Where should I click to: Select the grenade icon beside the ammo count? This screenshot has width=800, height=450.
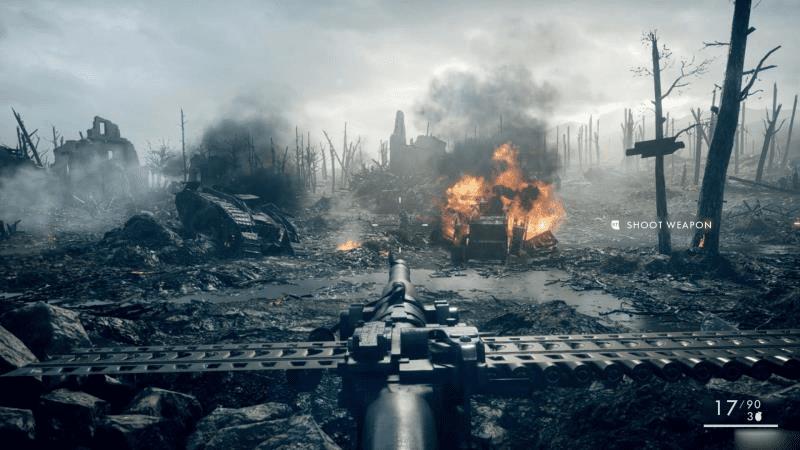click(759, 416)
